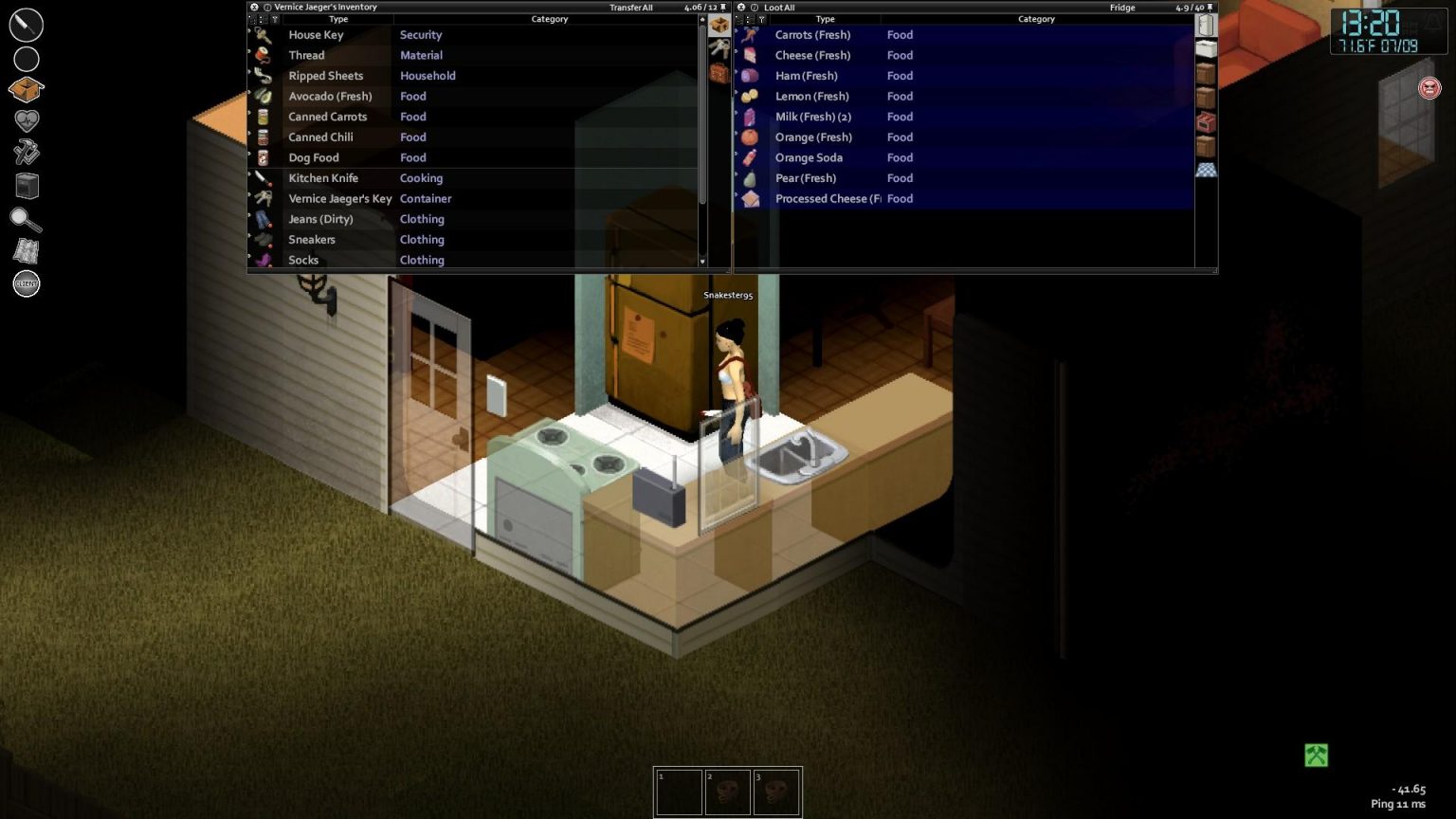Open the crafting panel hammer icon
Viewport: 1456px width, 819px height.
click(26, 152)
